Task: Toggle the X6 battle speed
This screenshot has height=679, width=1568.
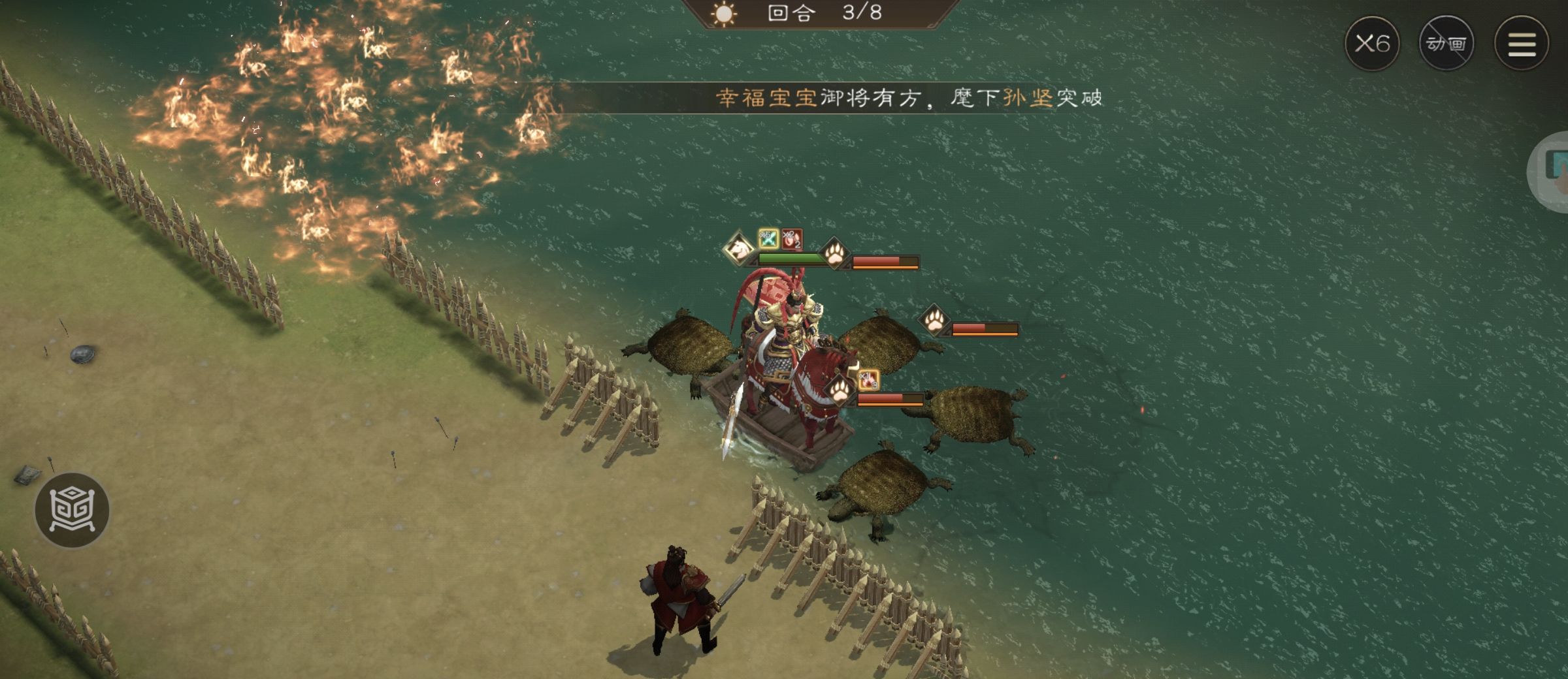Action: (1374, 43)
